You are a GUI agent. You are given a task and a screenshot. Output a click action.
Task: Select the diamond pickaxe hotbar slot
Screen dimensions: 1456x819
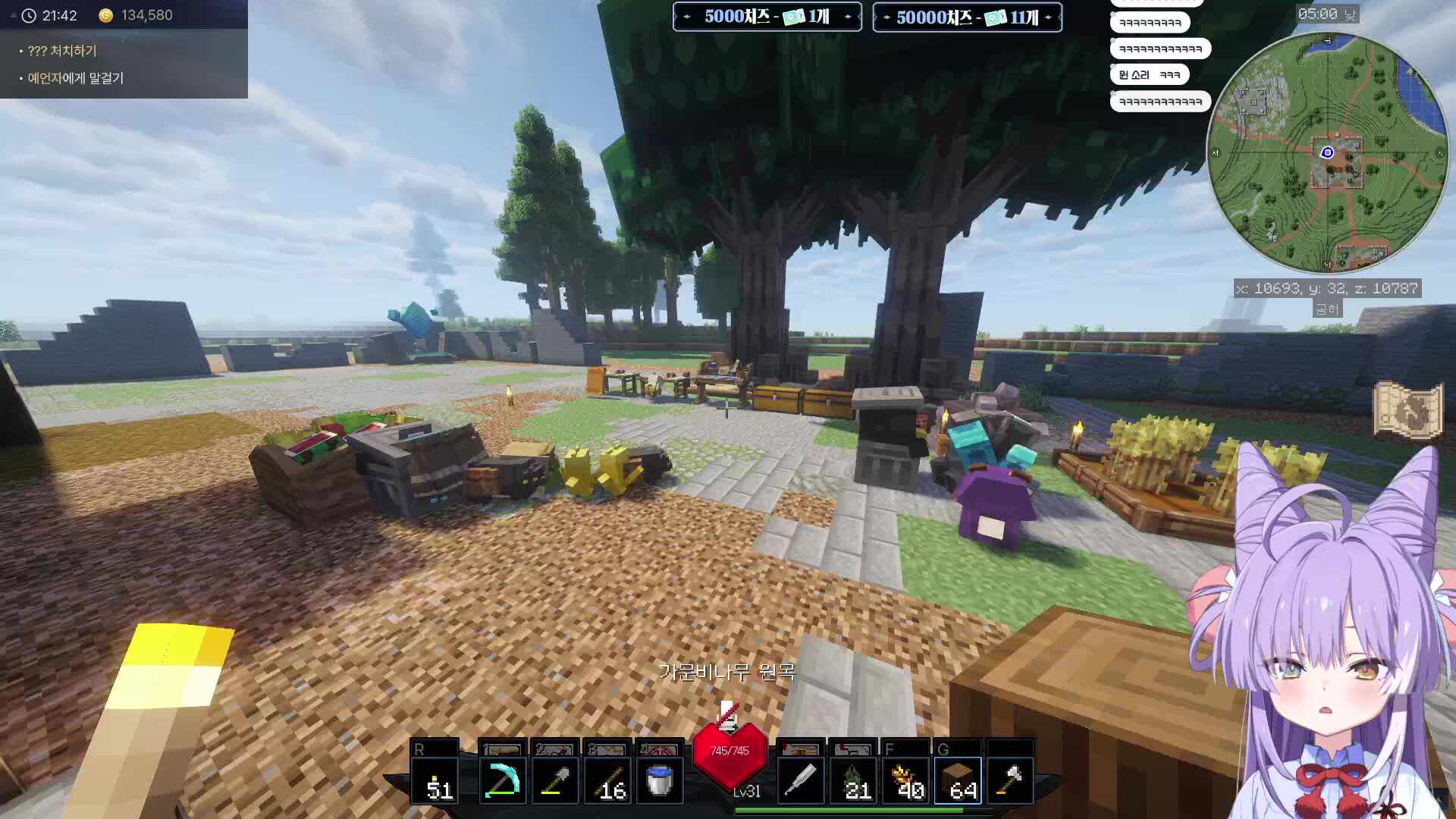(502, 780)
